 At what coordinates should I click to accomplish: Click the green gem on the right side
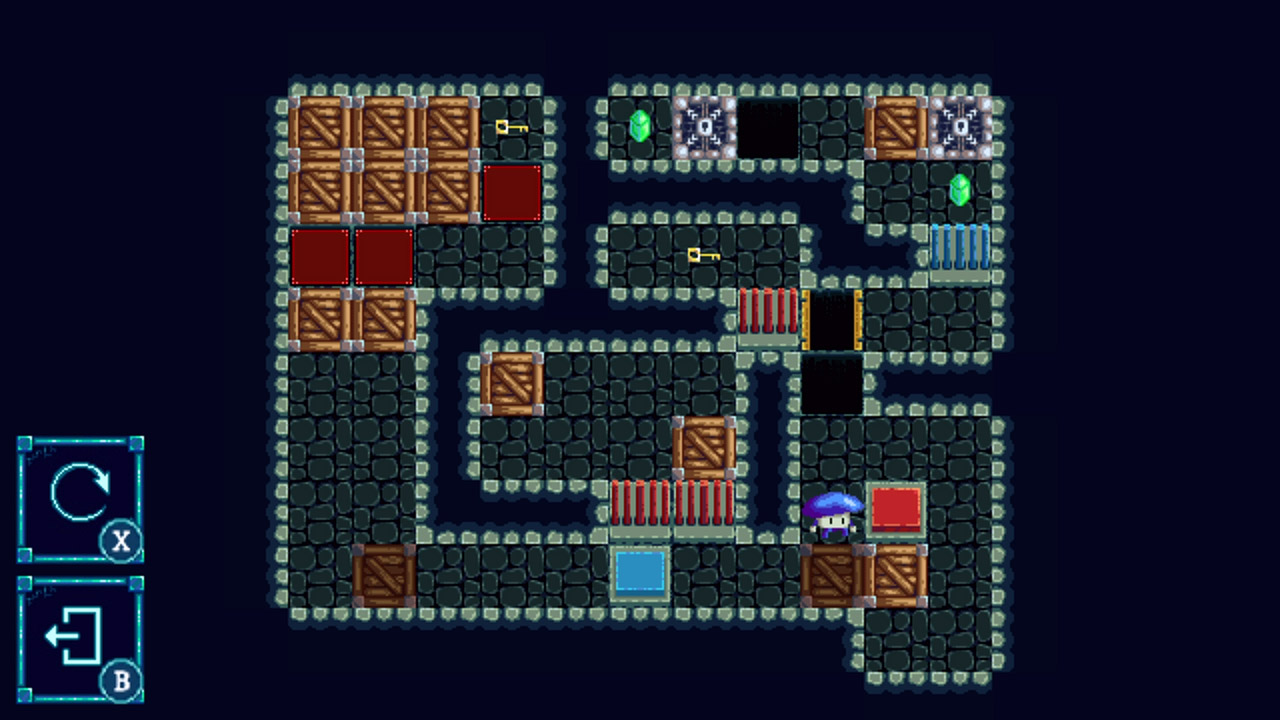[x=959, y=192]
